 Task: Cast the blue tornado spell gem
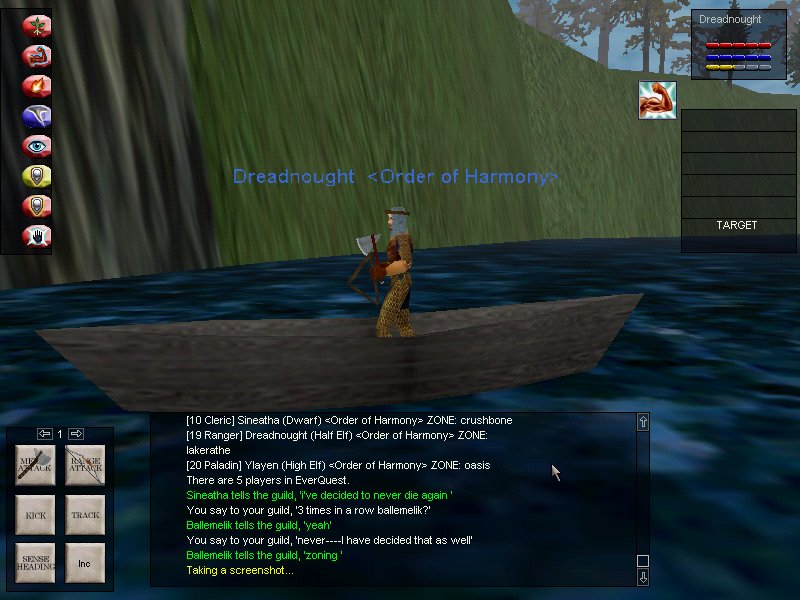(37, 116)
